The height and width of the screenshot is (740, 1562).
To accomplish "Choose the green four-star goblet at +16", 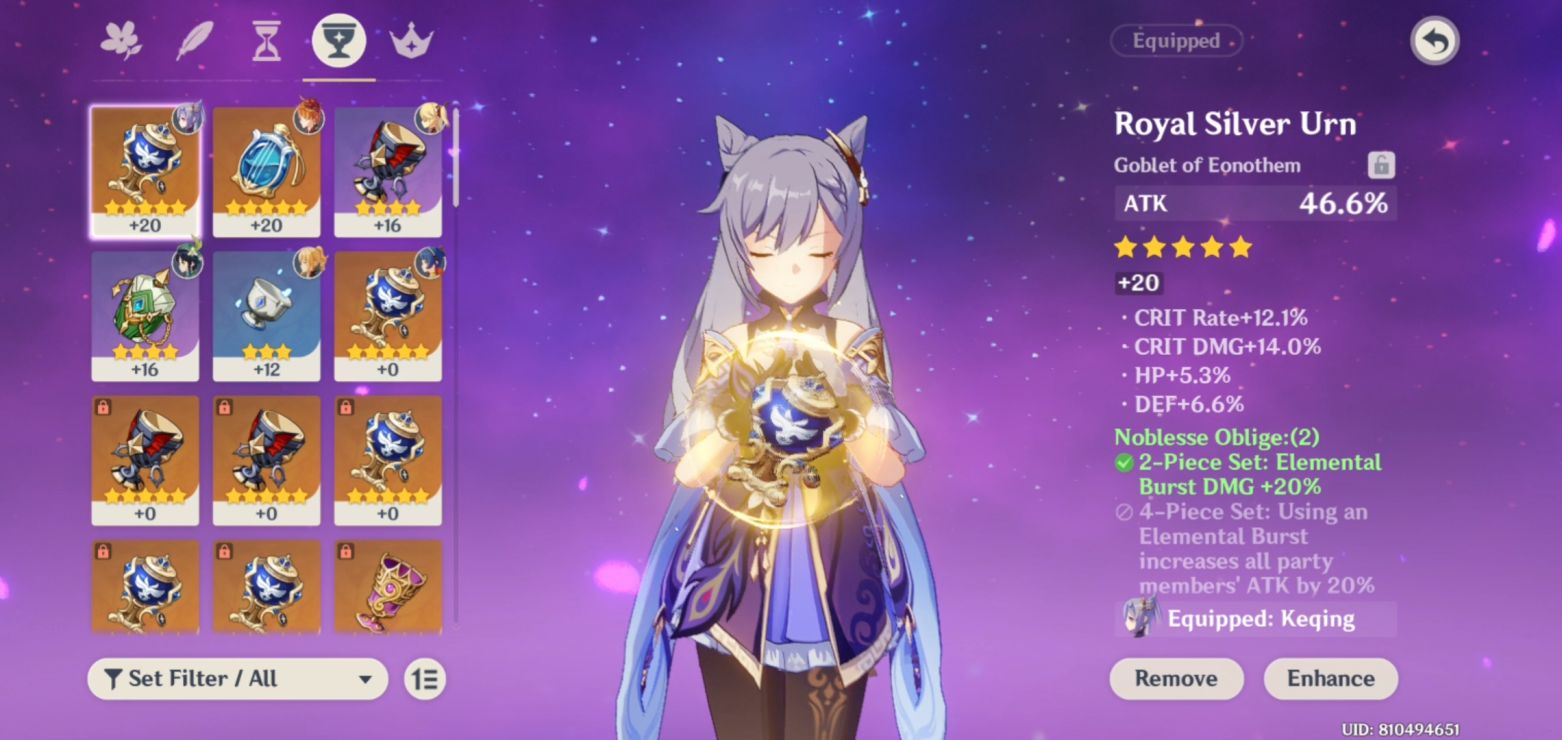I will (x=145, y=315).
